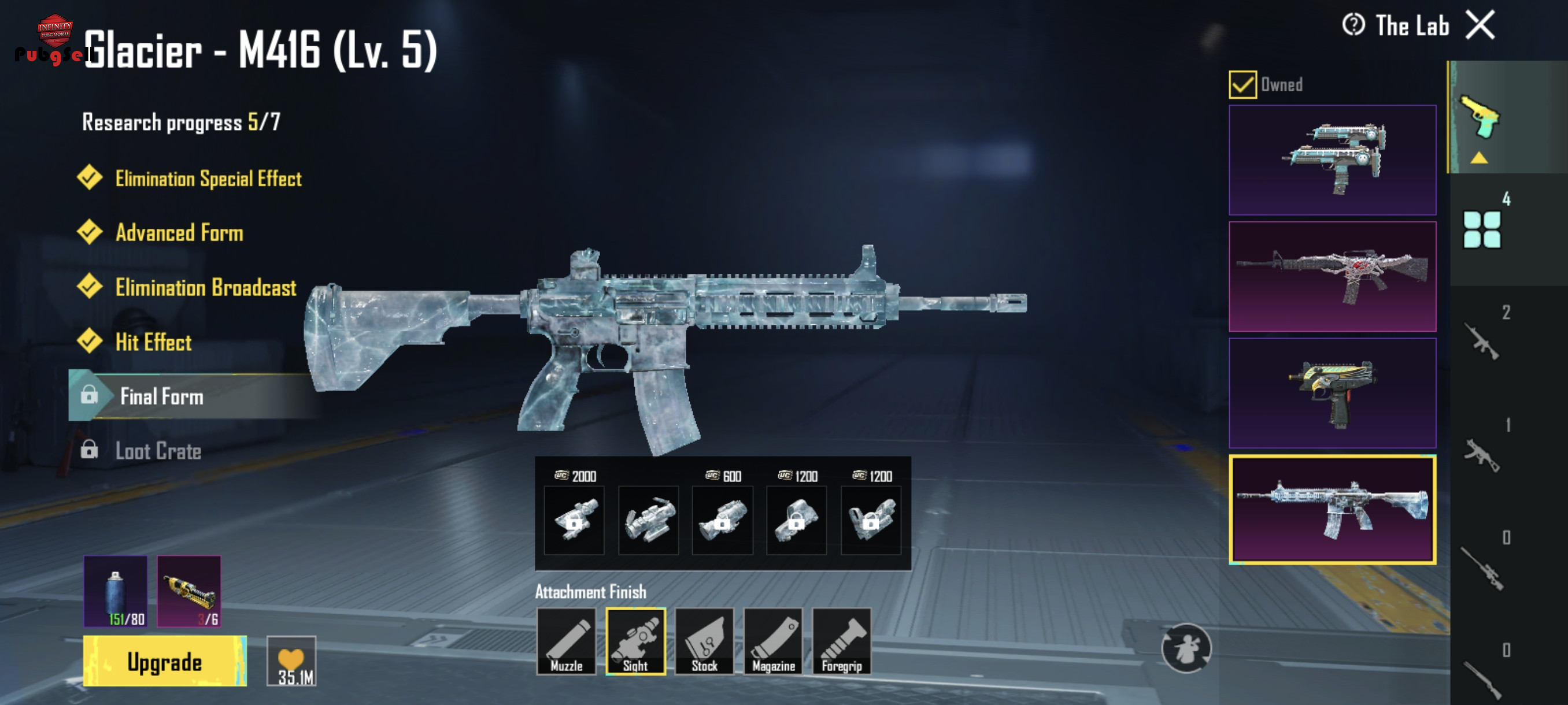Tap the heart popularity 35.1M button

click(x=291, y=661)
